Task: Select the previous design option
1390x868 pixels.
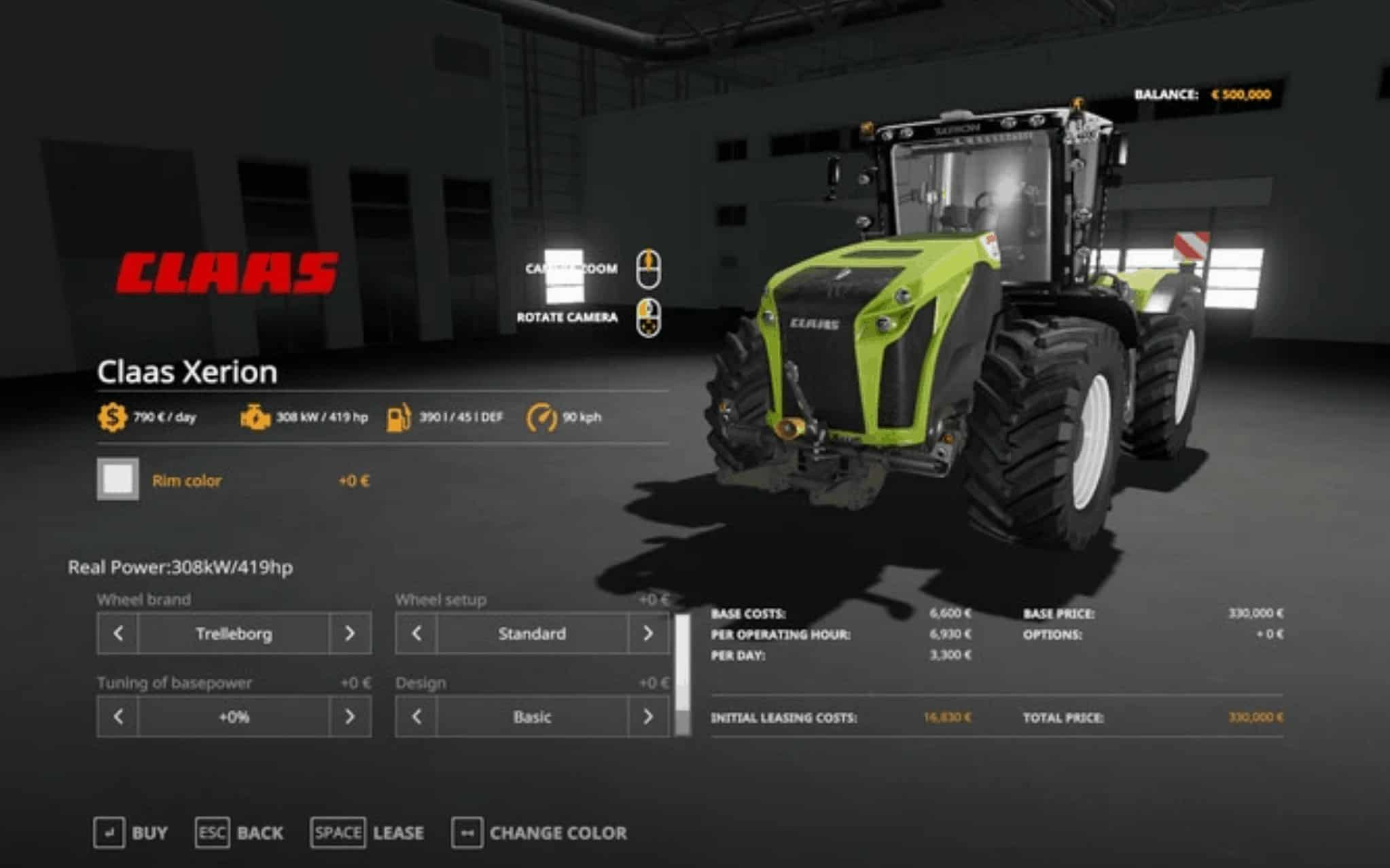Action: 416,717
